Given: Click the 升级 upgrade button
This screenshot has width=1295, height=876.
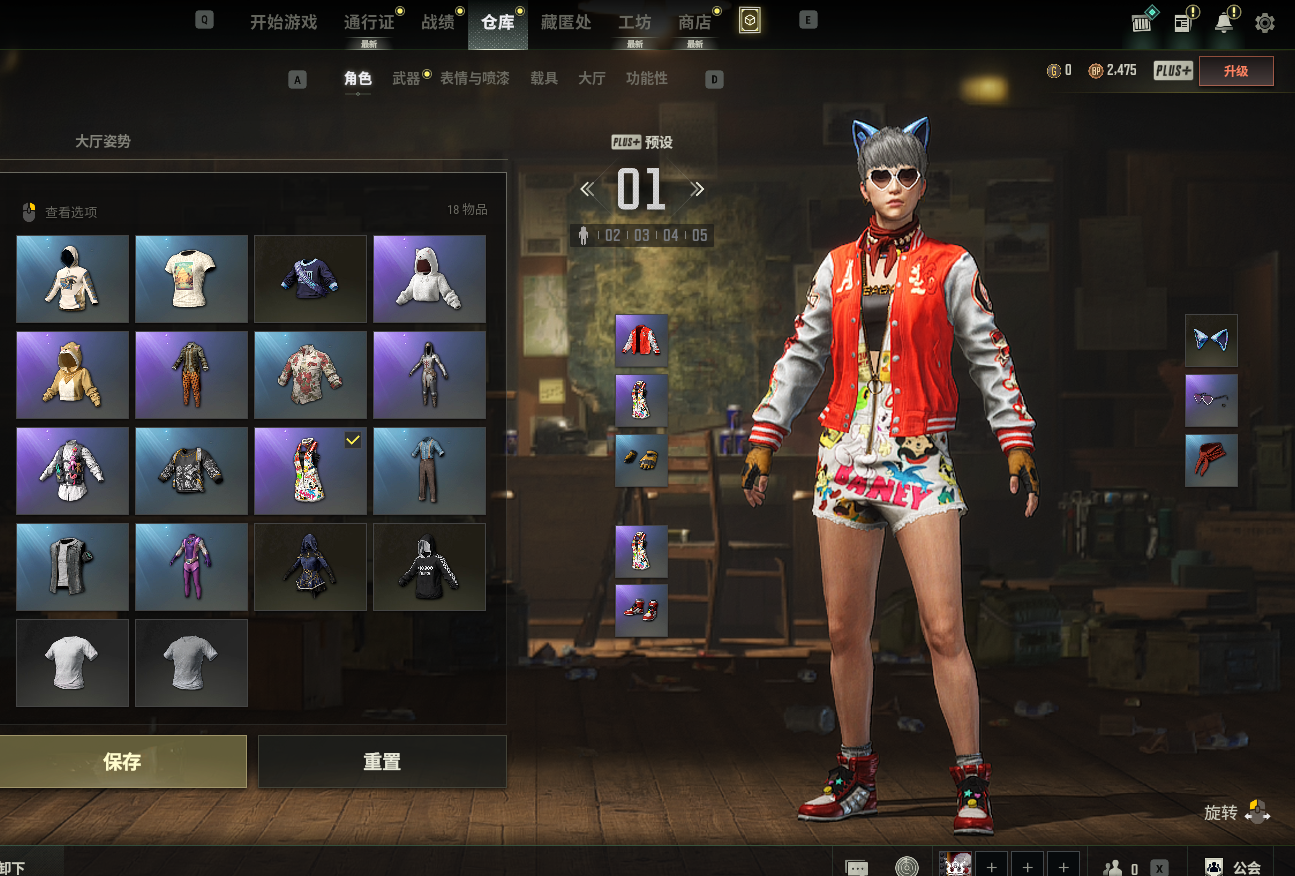Looking at the screenshot, I should click(x=1236, y=71).
